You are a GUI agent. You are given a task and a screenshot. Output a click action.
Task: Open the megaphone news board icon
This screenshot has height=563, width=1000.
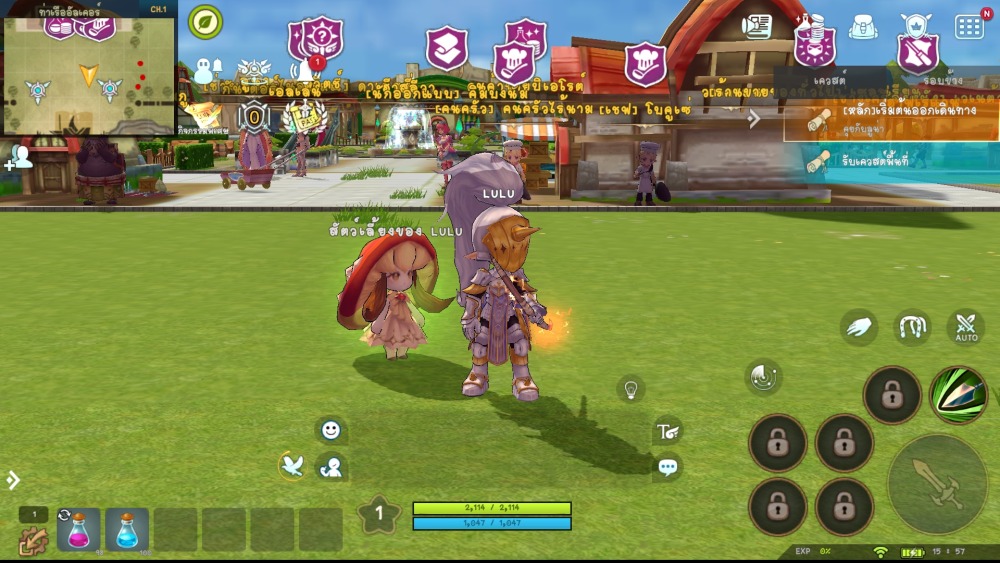(757, 27)
